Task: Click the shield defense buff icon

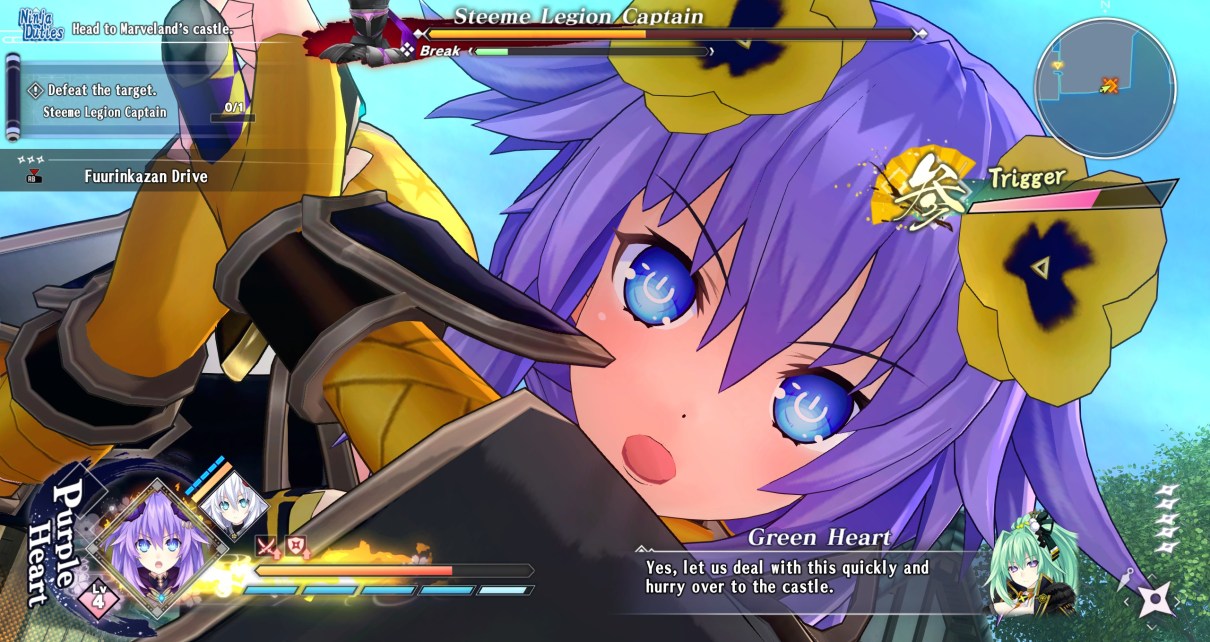Action: tap(296, 546)
